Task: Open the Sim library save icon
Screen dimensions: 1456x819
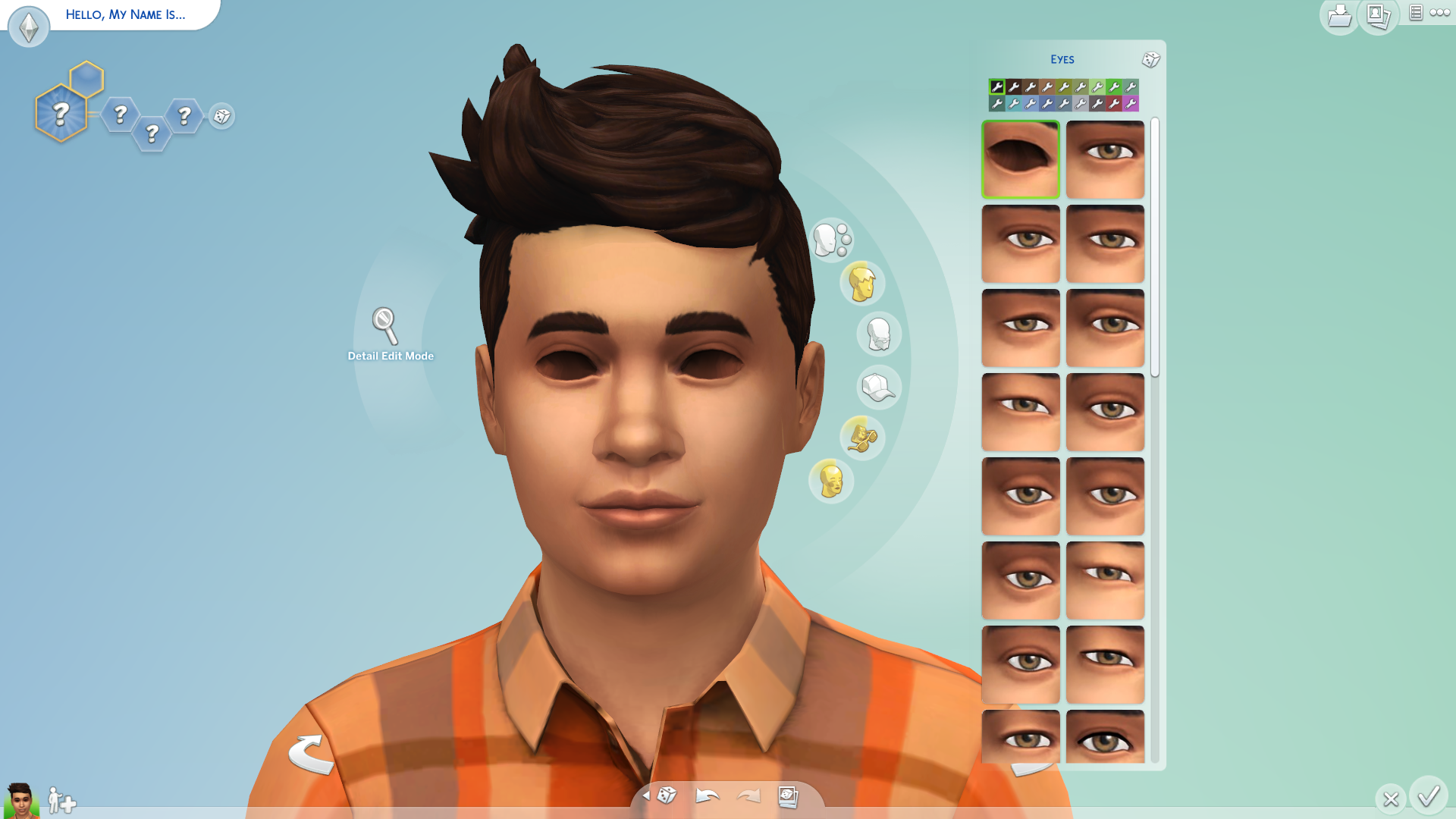Action: (1339, 15)
